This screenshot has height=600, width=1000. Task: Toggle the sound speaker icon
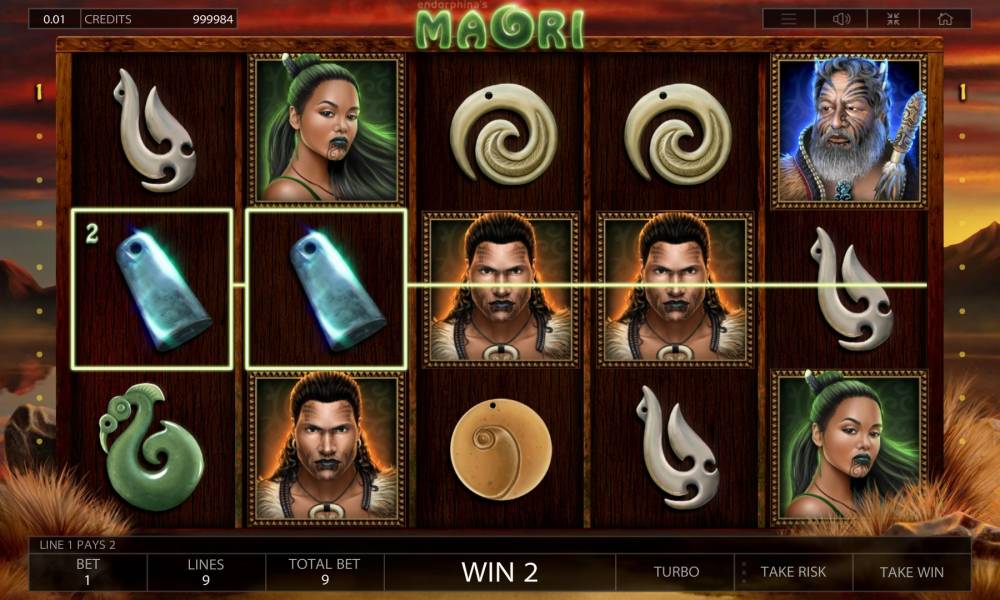point(841,19)
